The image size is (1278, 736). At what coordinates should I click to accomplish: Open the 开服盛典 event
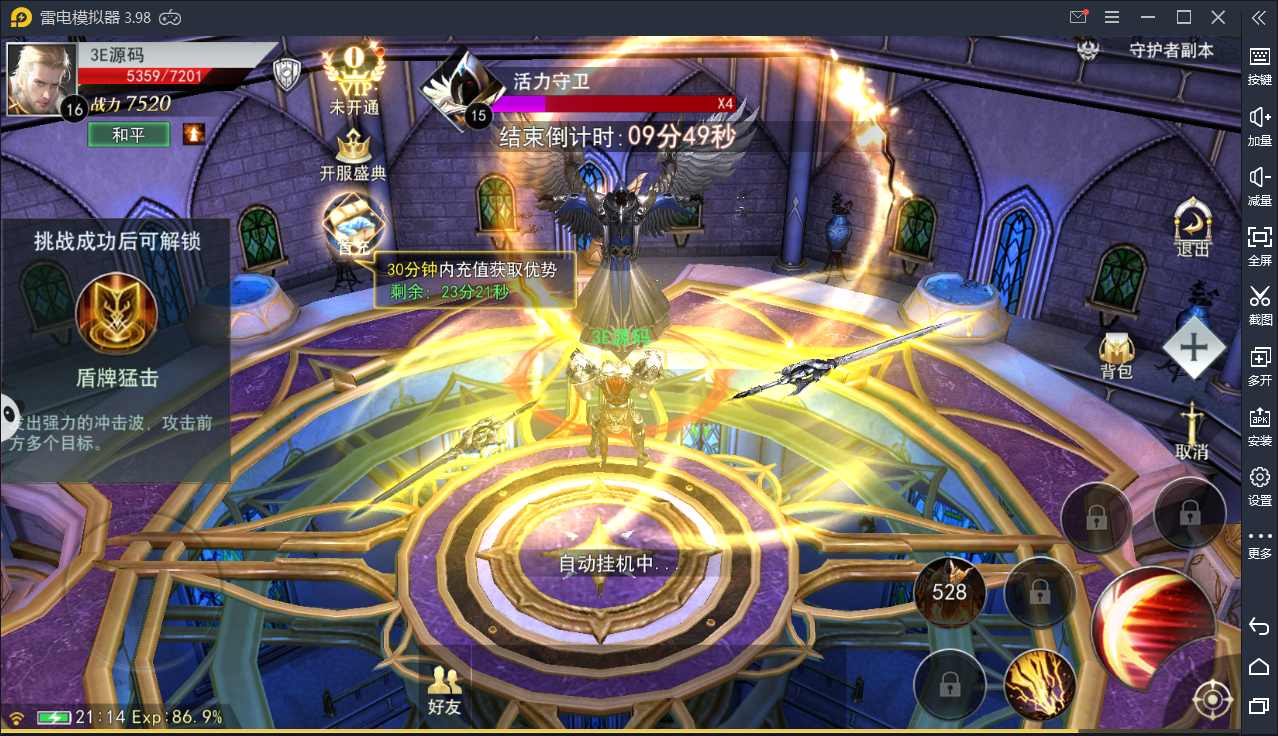[x=353, y=155]
